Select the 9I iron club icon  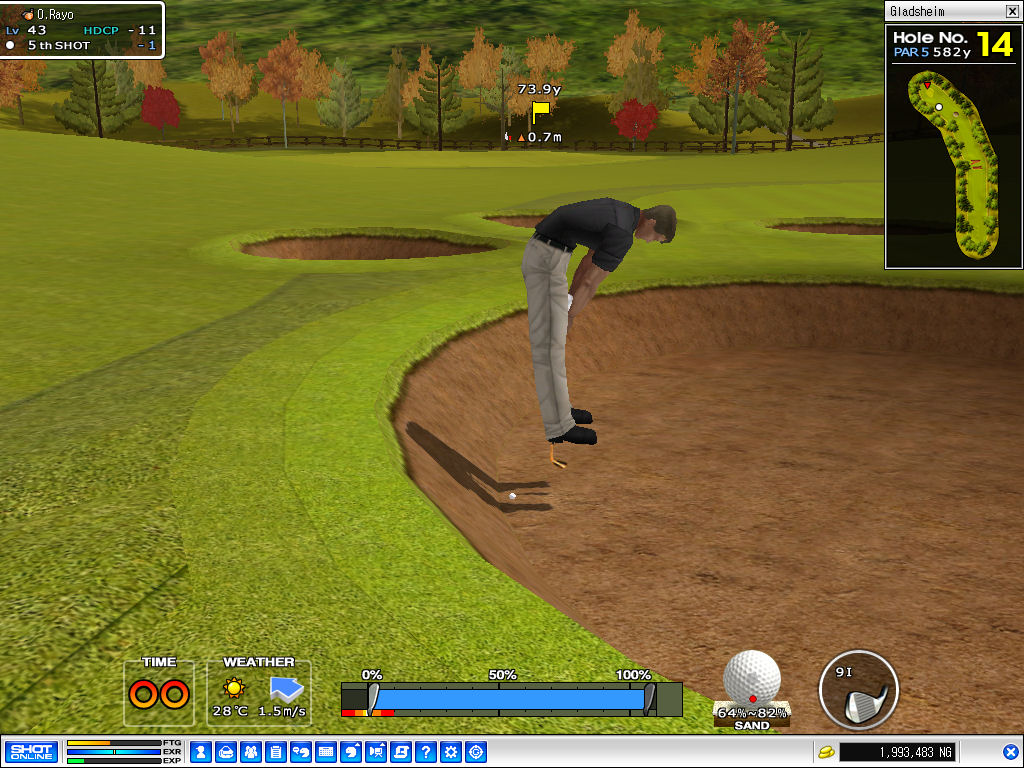(x=858, y=690)
